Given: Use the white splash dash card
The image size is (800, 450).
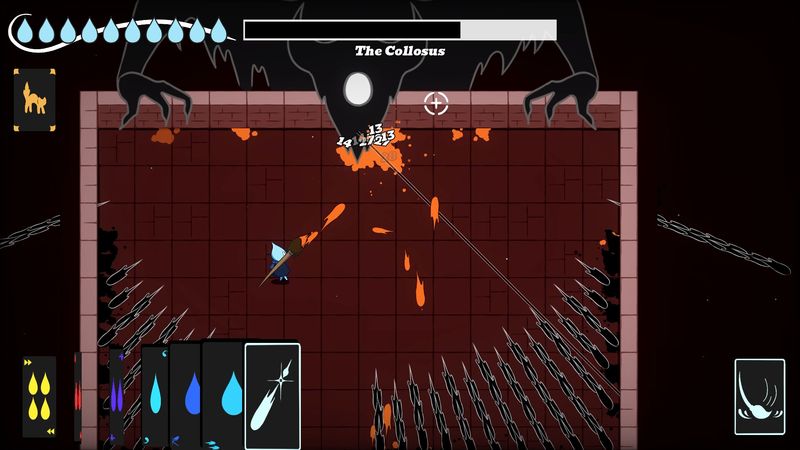Looking at the screenshot, I should [759, 396].
